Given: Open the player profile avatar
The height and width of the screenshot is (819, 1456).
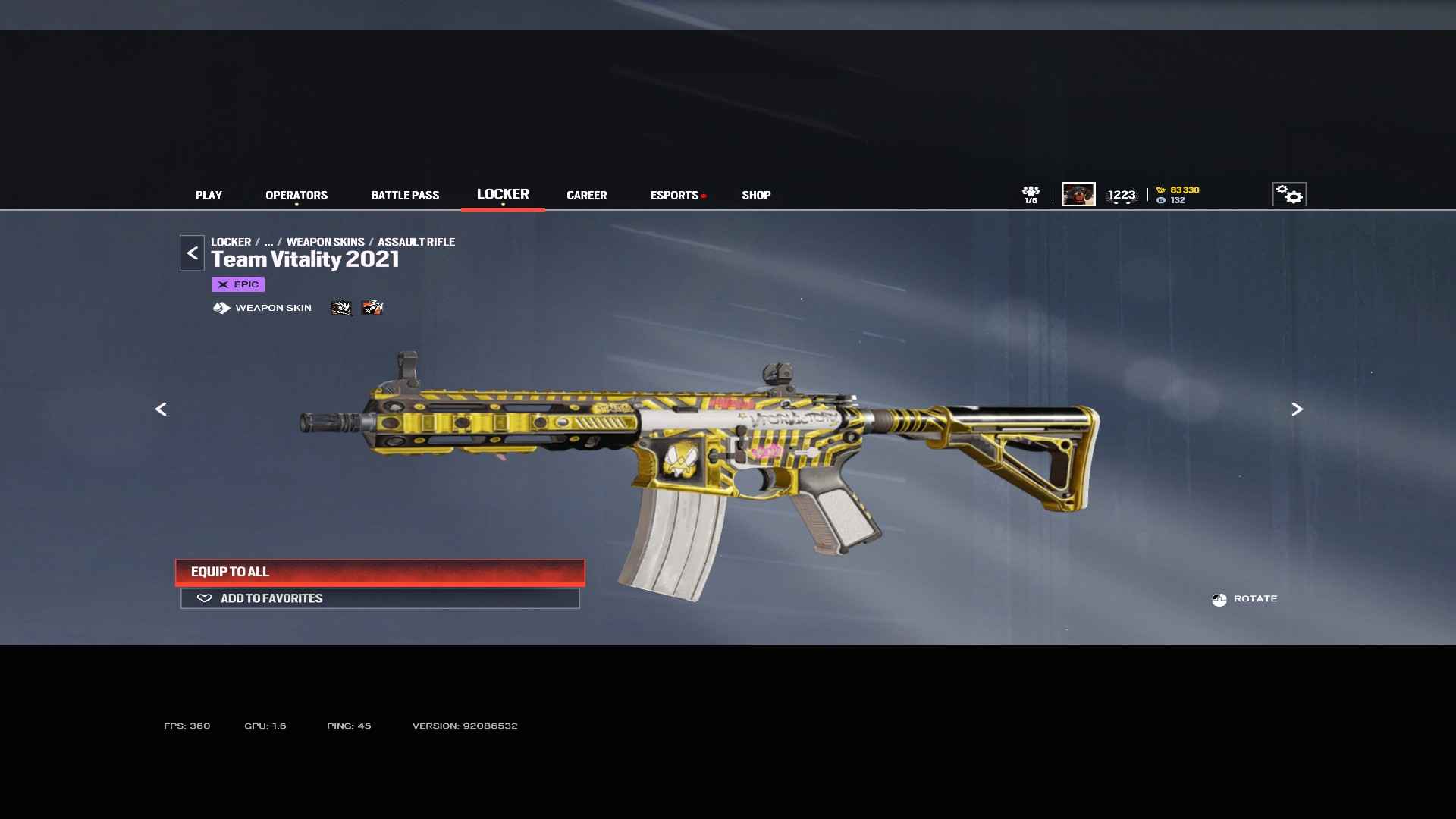Looking at the screenshot, I should tap(1078, 194).
